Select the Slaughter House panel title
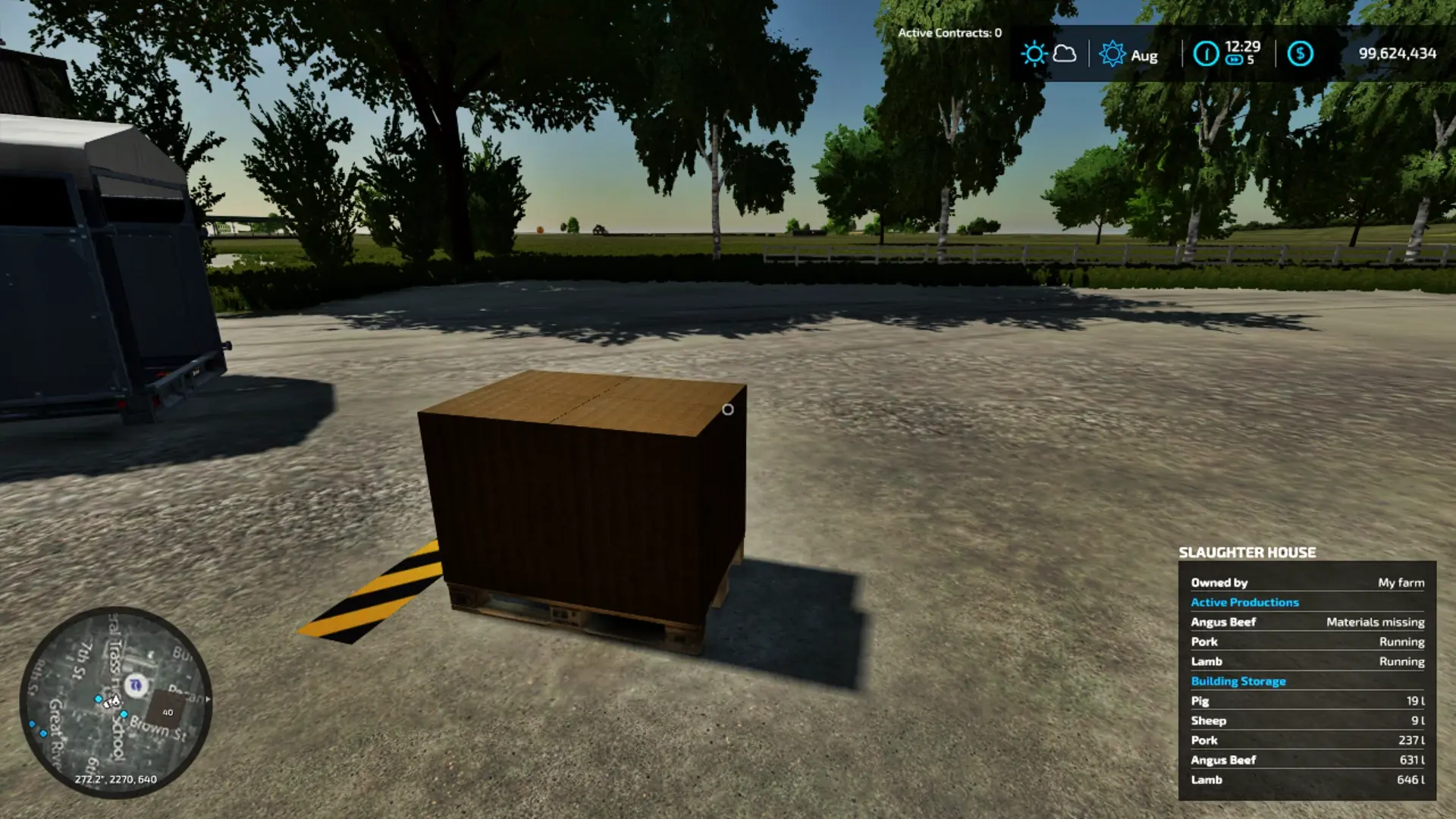The width and height of the screenshot is (1456, 819). tap(1247, 552)
